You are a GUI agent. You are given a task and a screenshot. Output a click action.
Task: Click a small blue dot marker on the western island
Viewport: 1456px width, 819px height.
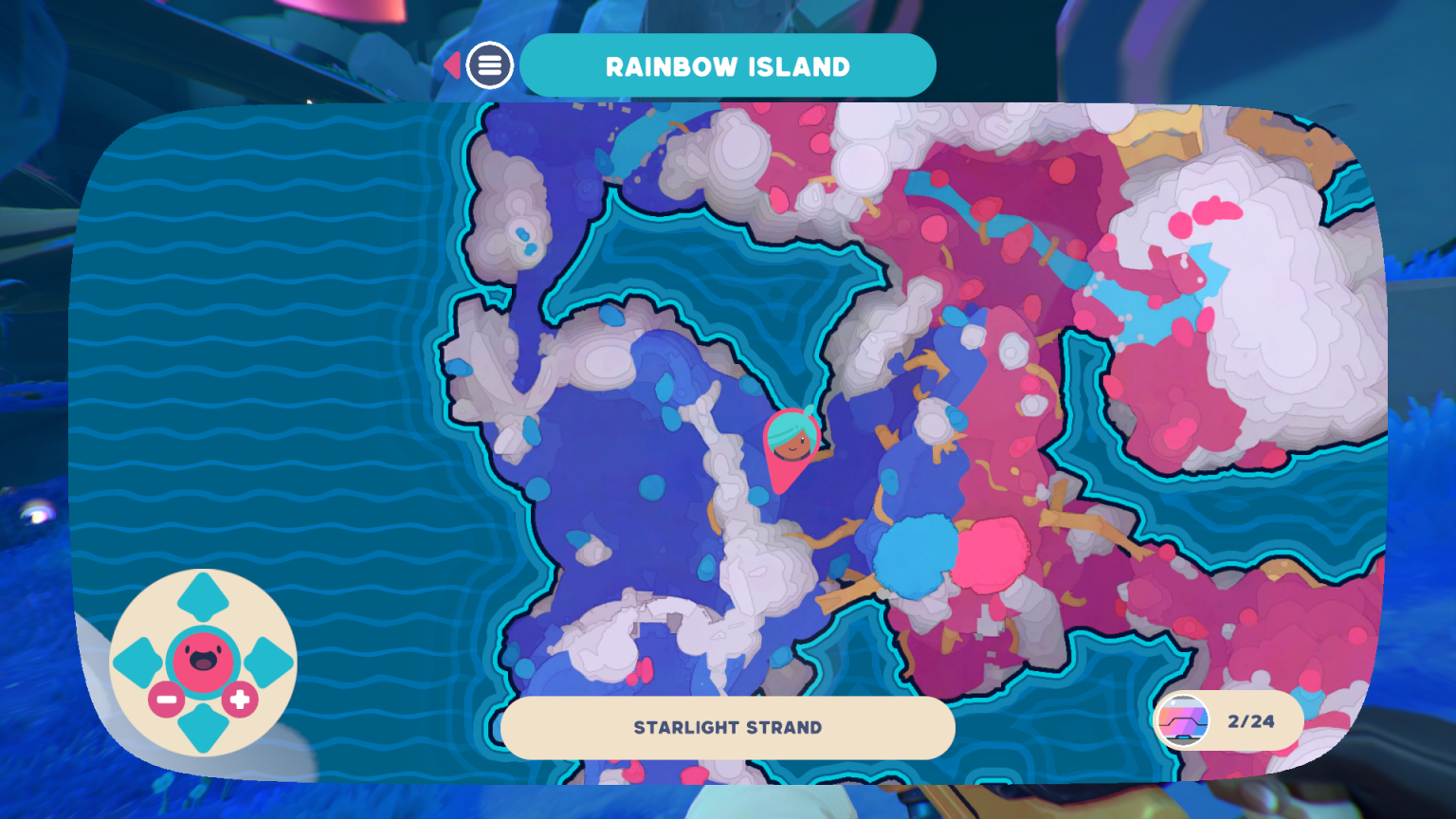pyautogui.click(x=650, y=488)
